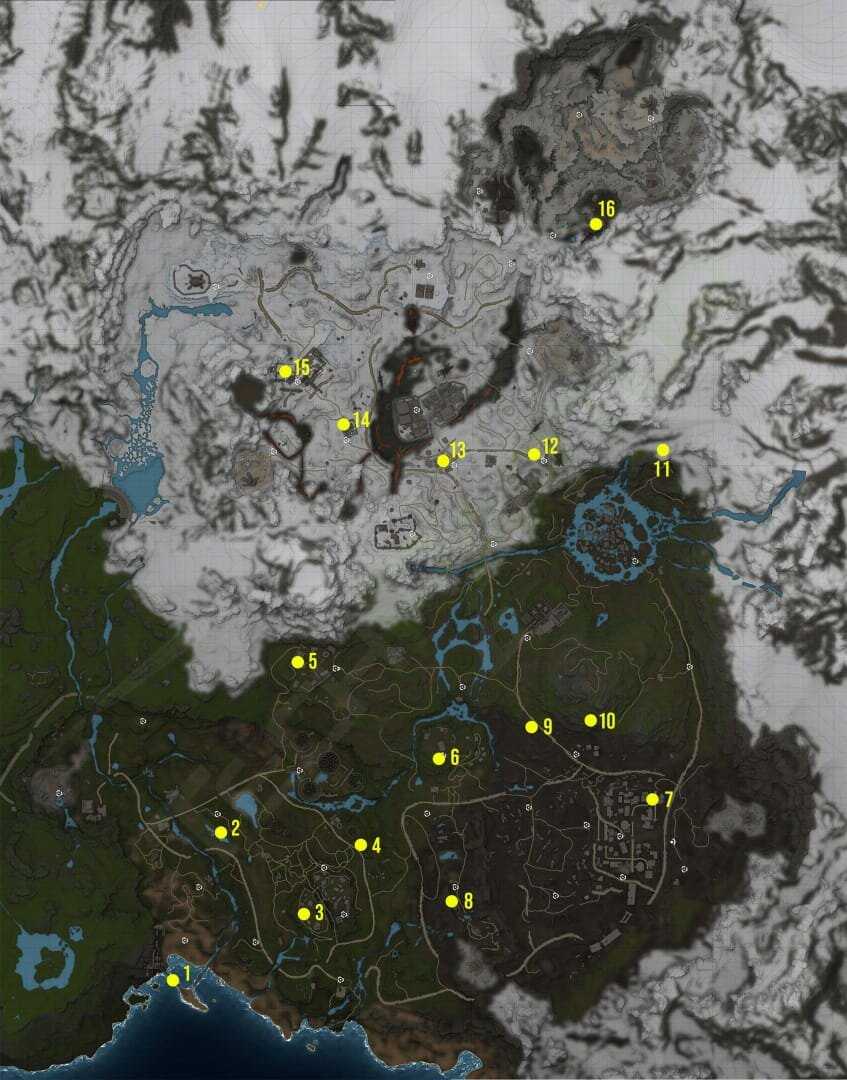
Task: Select map marker 10
Action: coord(591,720)
